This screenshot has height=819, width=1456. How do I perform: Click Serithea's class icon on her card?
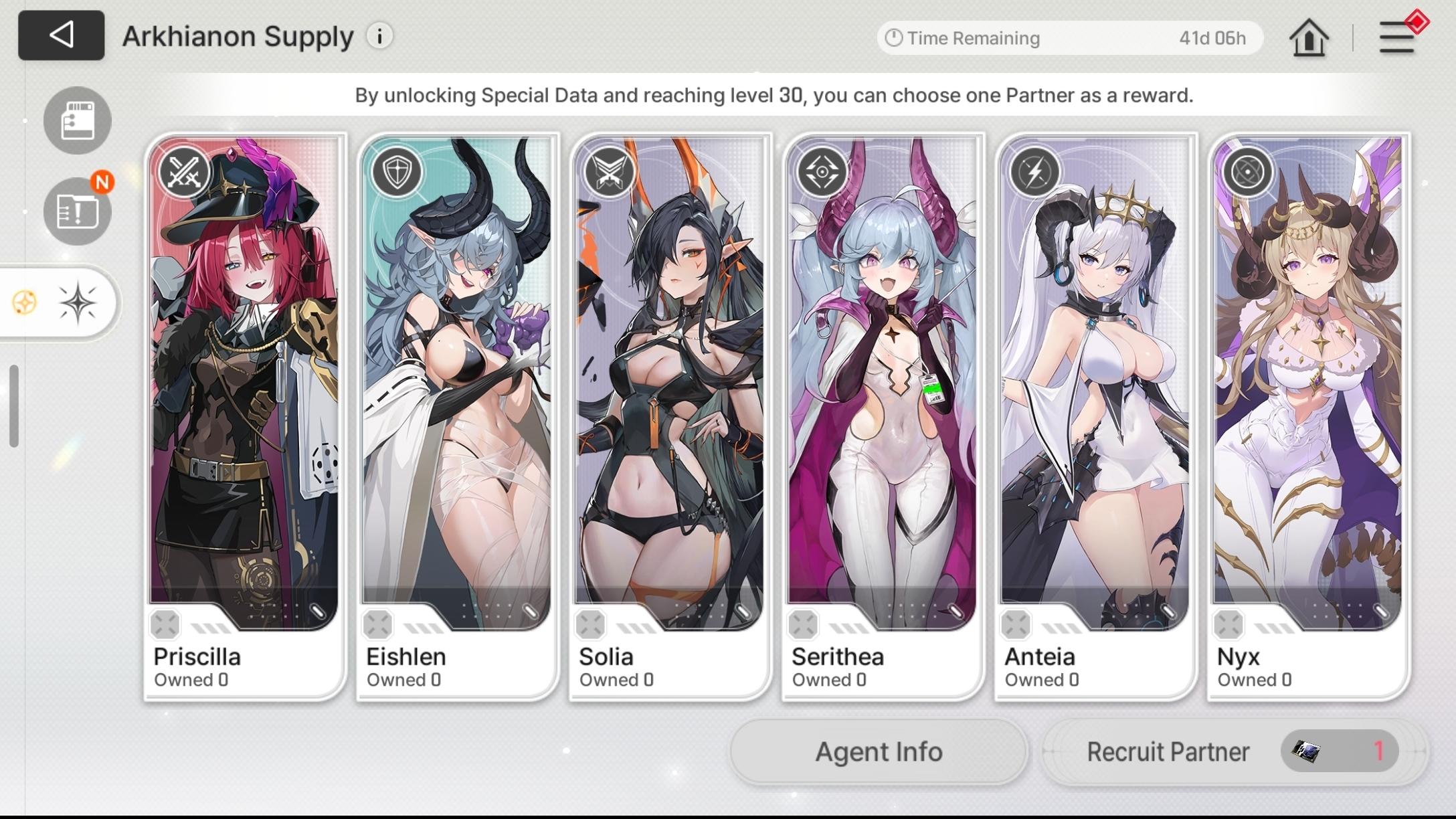pos(822,171)
